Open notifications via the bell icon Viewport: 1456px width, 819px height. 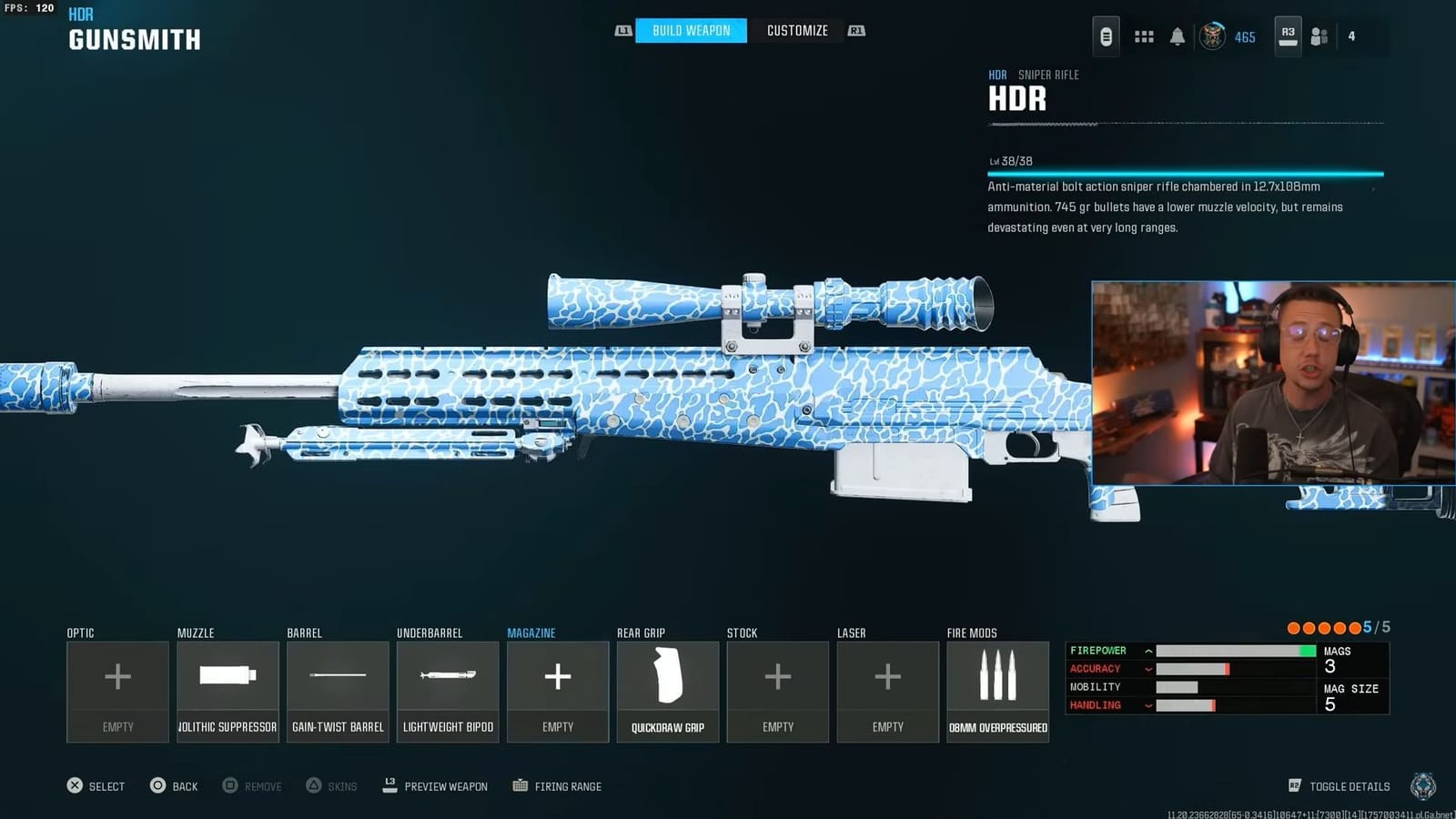[x=1178, y=35]
